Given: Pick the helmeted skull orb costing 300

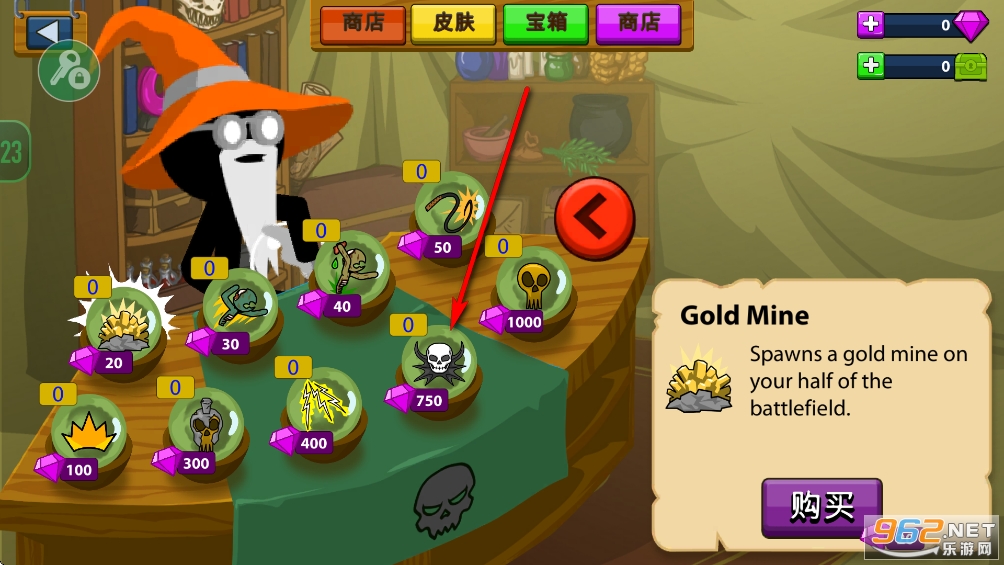Looking at the screenshot, I should tap(206, 425).
